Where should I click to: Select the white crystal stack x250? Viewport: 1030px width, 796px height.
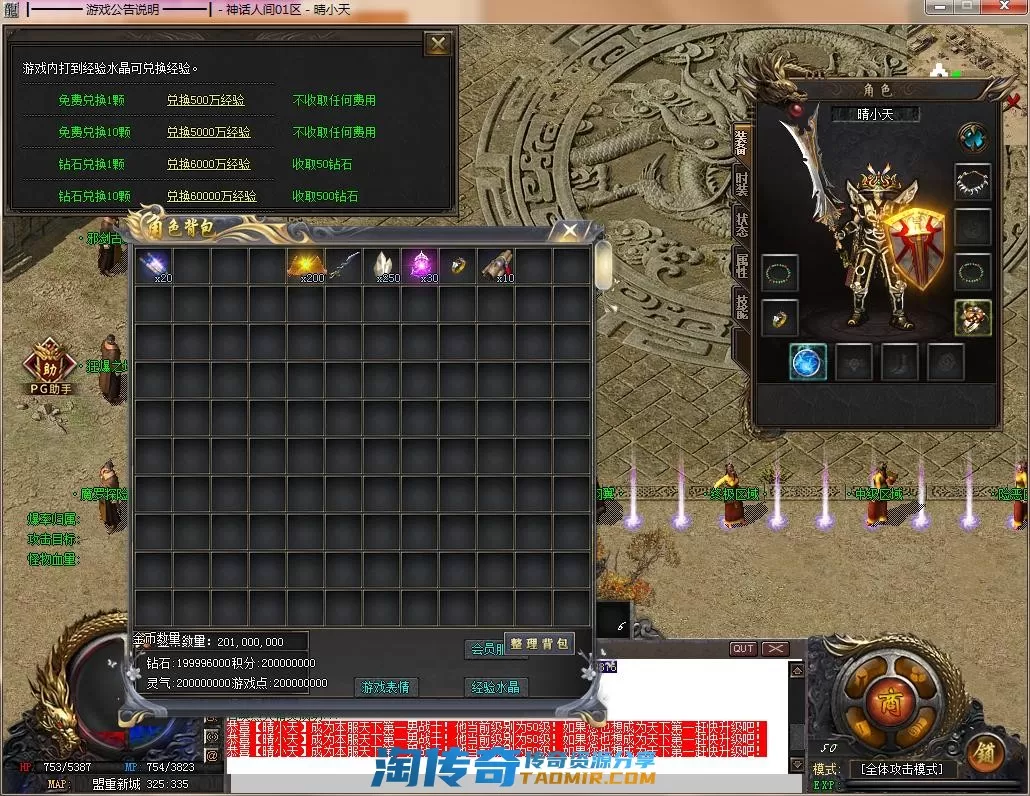382,266
